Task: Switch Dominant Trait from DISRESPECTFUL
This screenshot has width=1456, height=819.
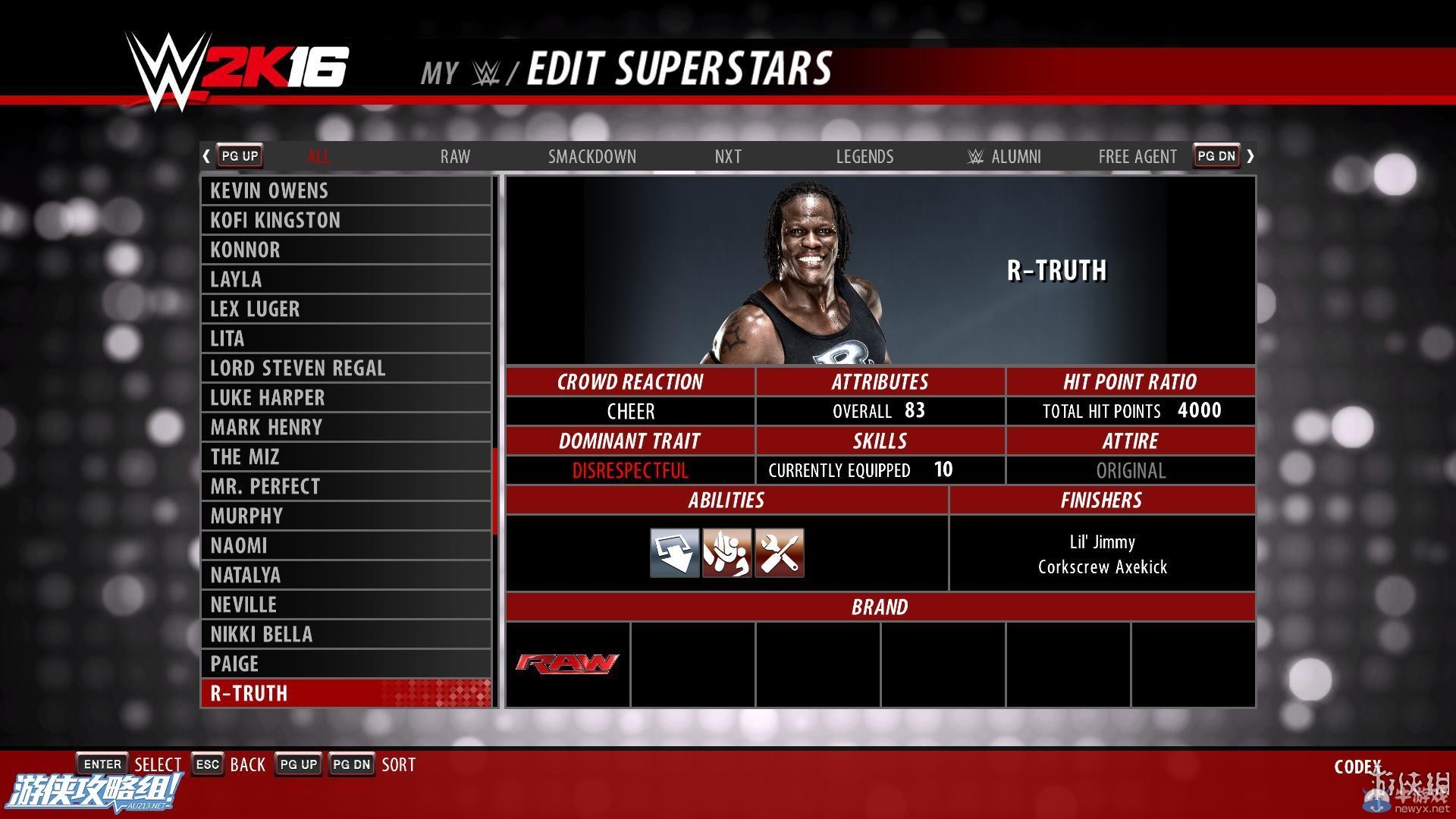Action: point(630,470)
